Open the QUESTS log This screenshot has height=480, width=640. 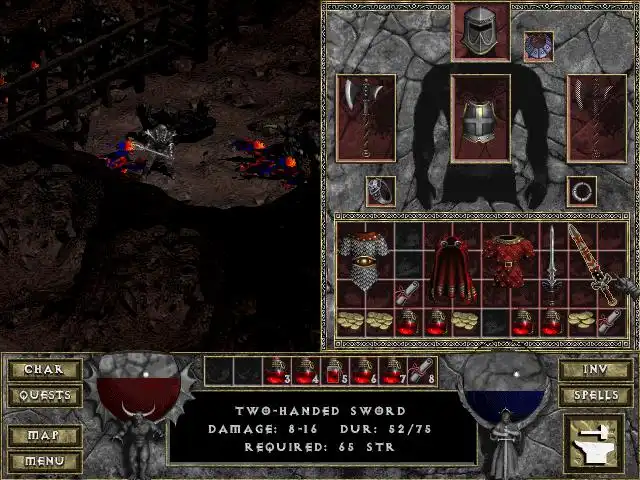[x=43, y=395]
